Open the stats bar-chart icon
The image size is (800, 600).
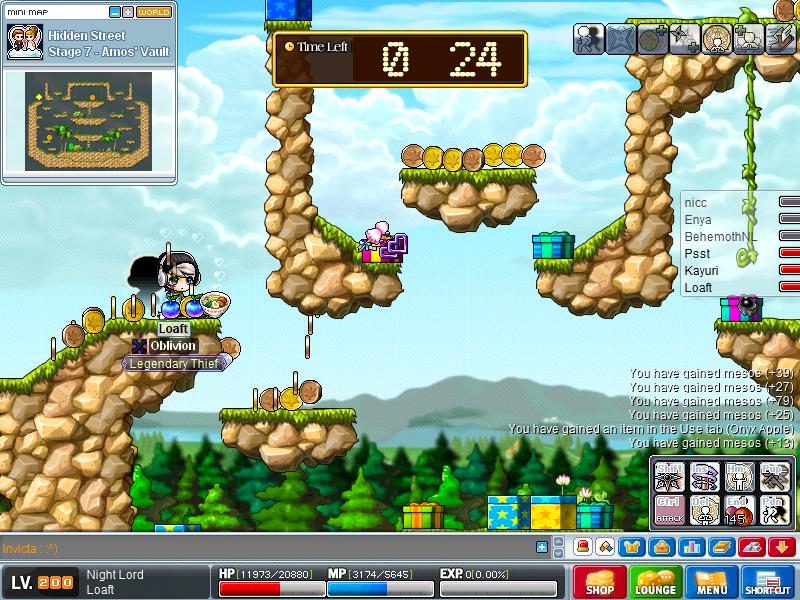pyautogui.click(x=692, y=546)
